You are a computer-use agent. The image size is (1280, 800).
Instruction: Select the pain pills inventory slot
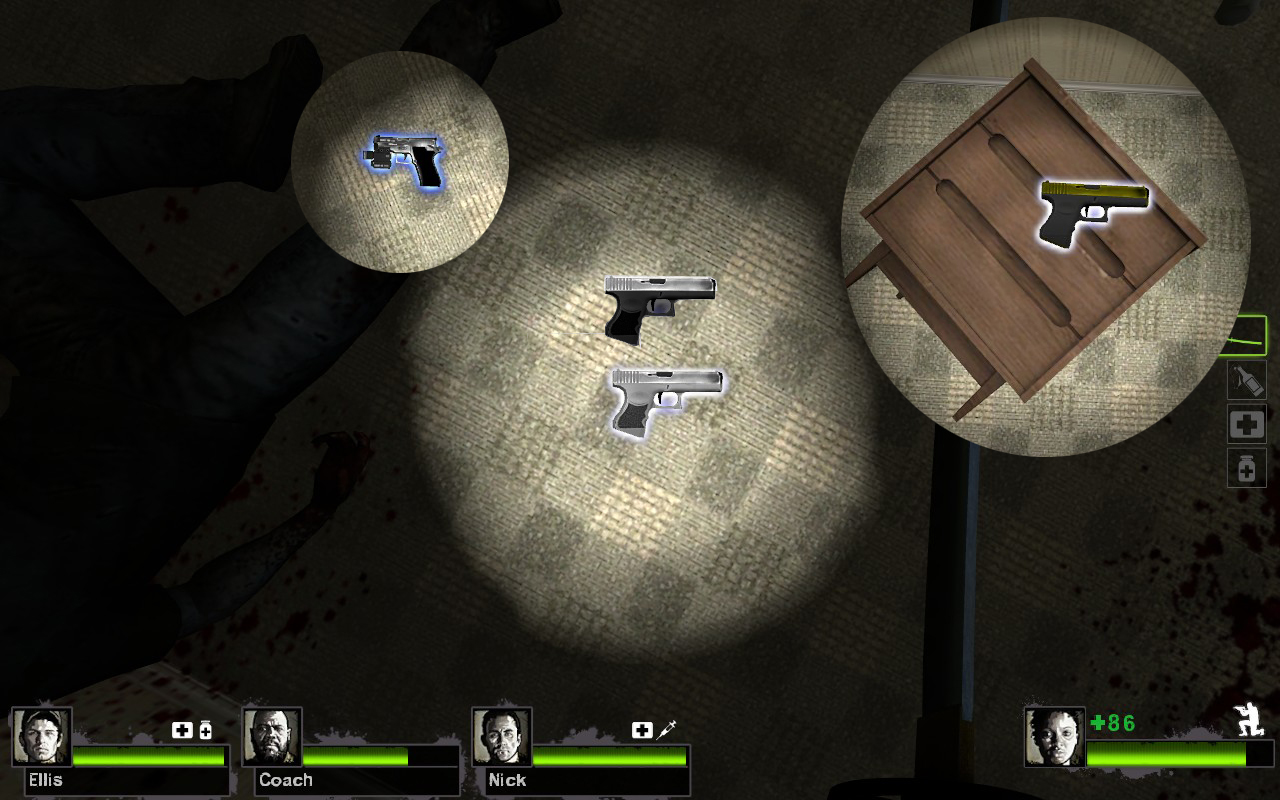coord(1246,468)
